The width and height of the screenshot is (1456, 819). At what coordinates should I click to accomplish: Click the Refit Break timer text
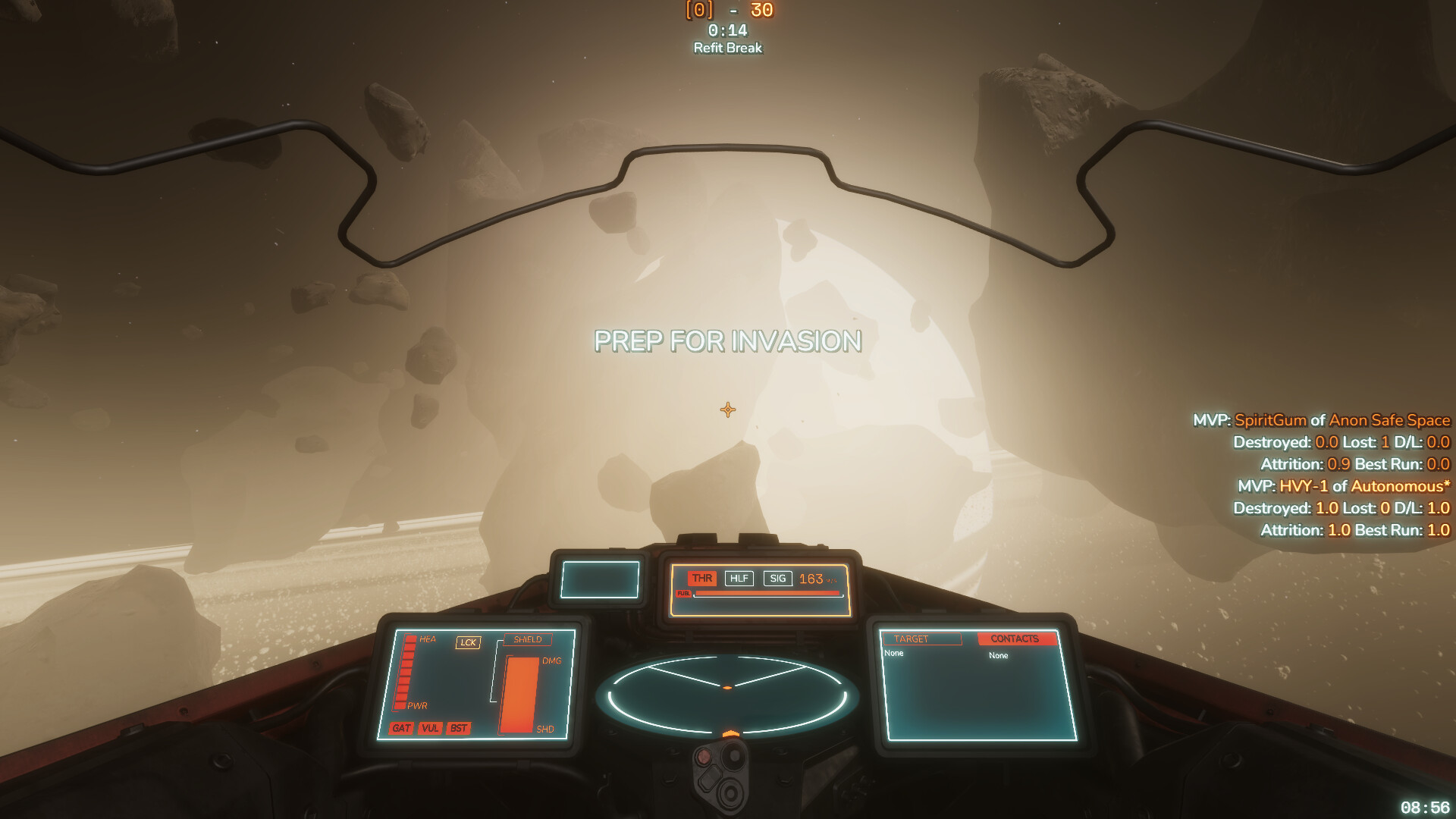[x=726, y=47]
